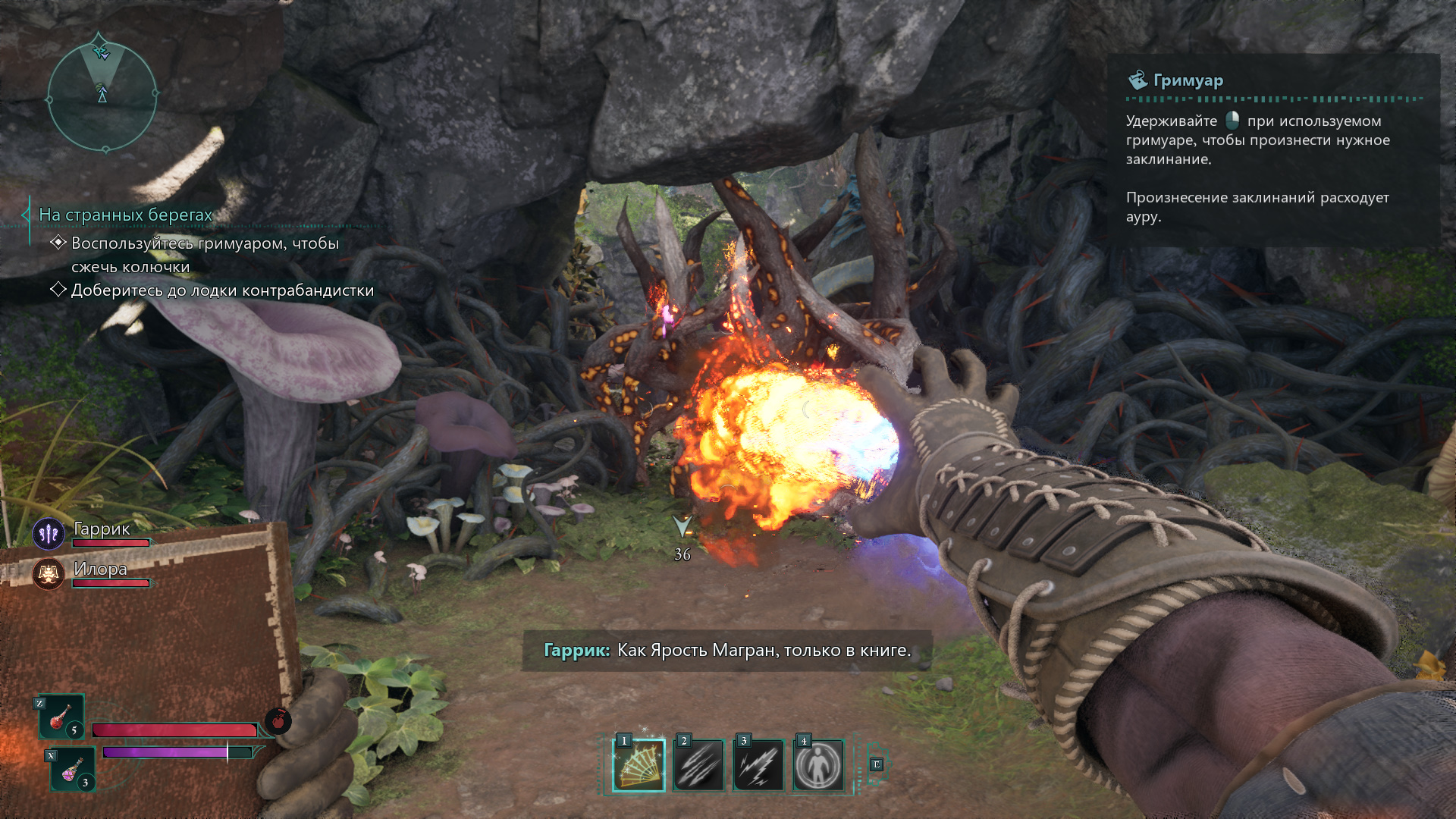Use the pink essence potion slot
Image resolution: width=1456 pixels, height=819 pixels.
point(74,770)
